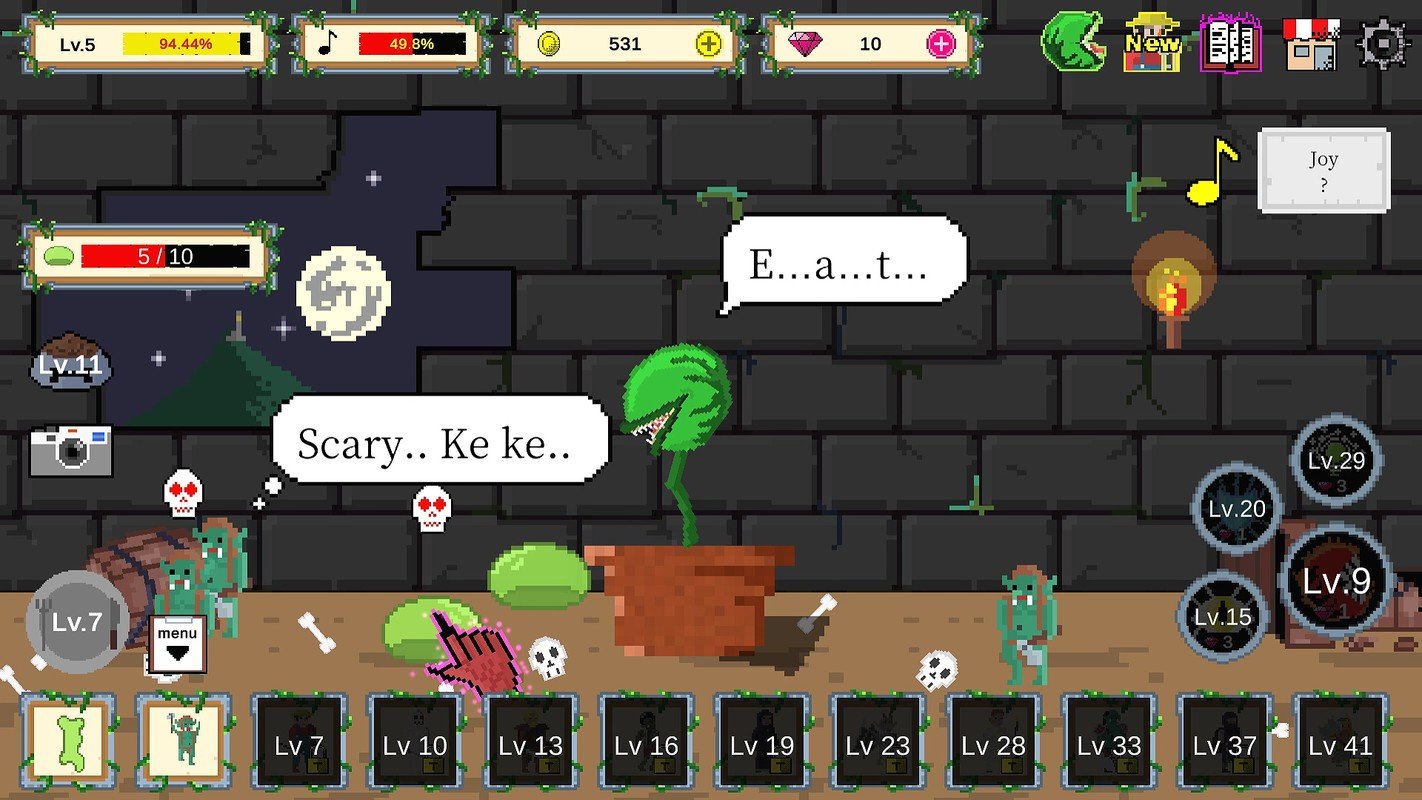This screenshot has height=800, width=1422.
Task: Tap the Lv.11 dirt mound badge
Action: click(x=68, y=364)
